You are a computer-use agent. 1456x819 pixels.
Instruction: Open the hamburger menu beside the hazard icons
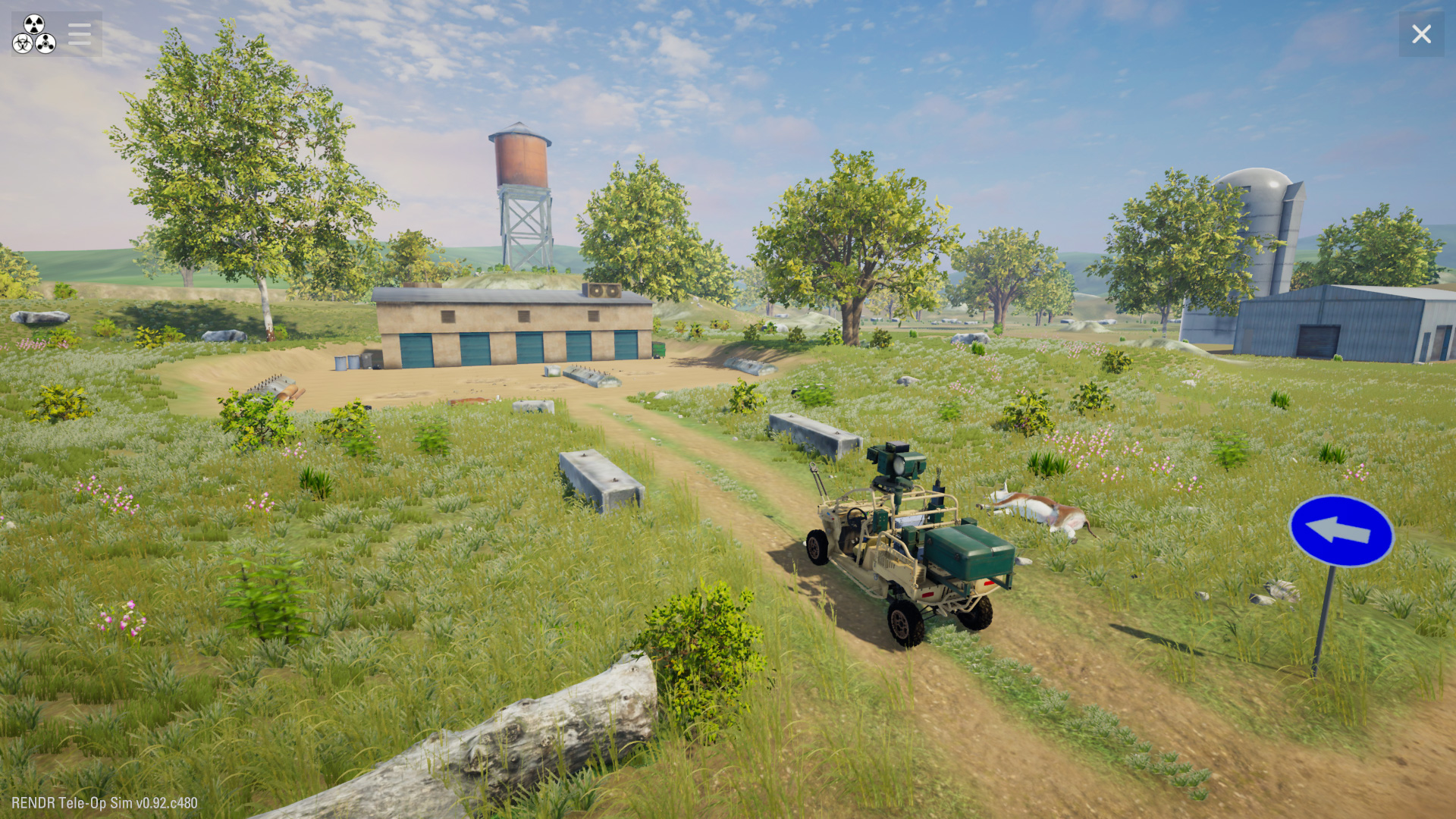(79, 34)
